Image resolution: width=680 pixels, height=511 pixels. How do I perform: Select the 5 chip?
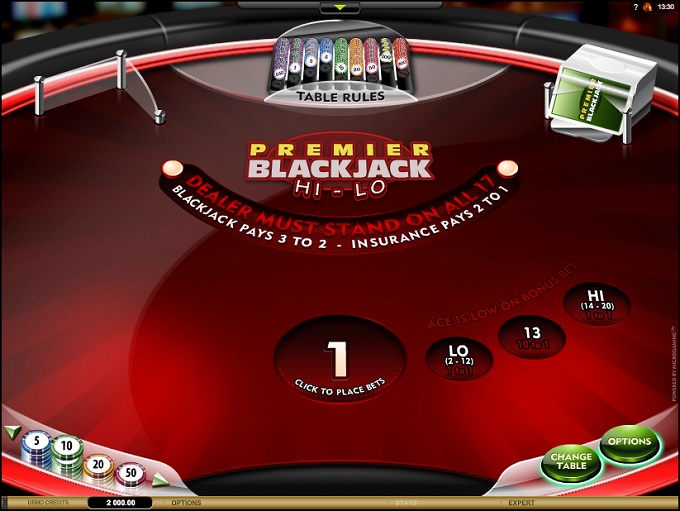point(37,441)
